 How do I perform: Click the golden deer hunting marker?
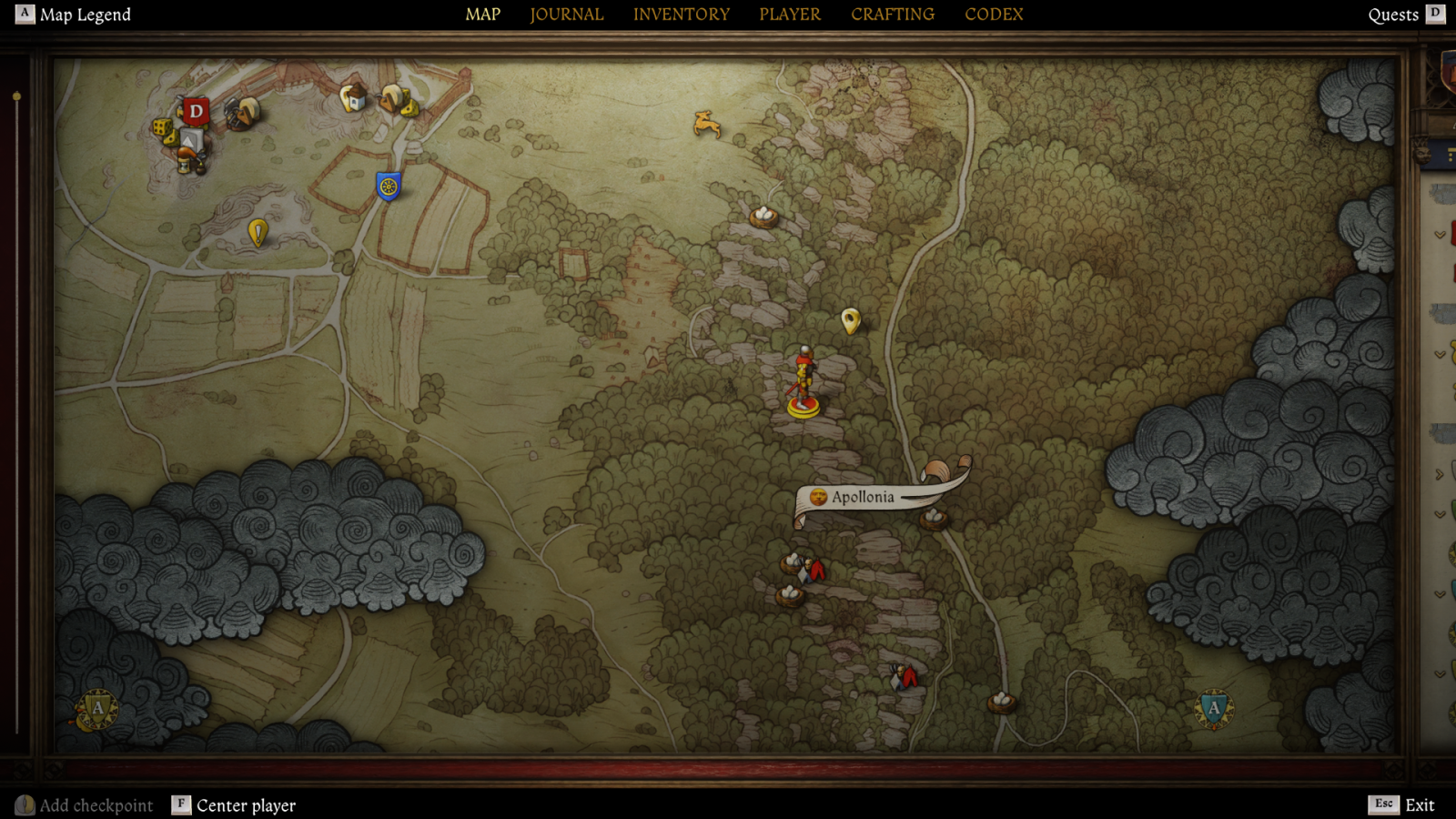(706, 124)
